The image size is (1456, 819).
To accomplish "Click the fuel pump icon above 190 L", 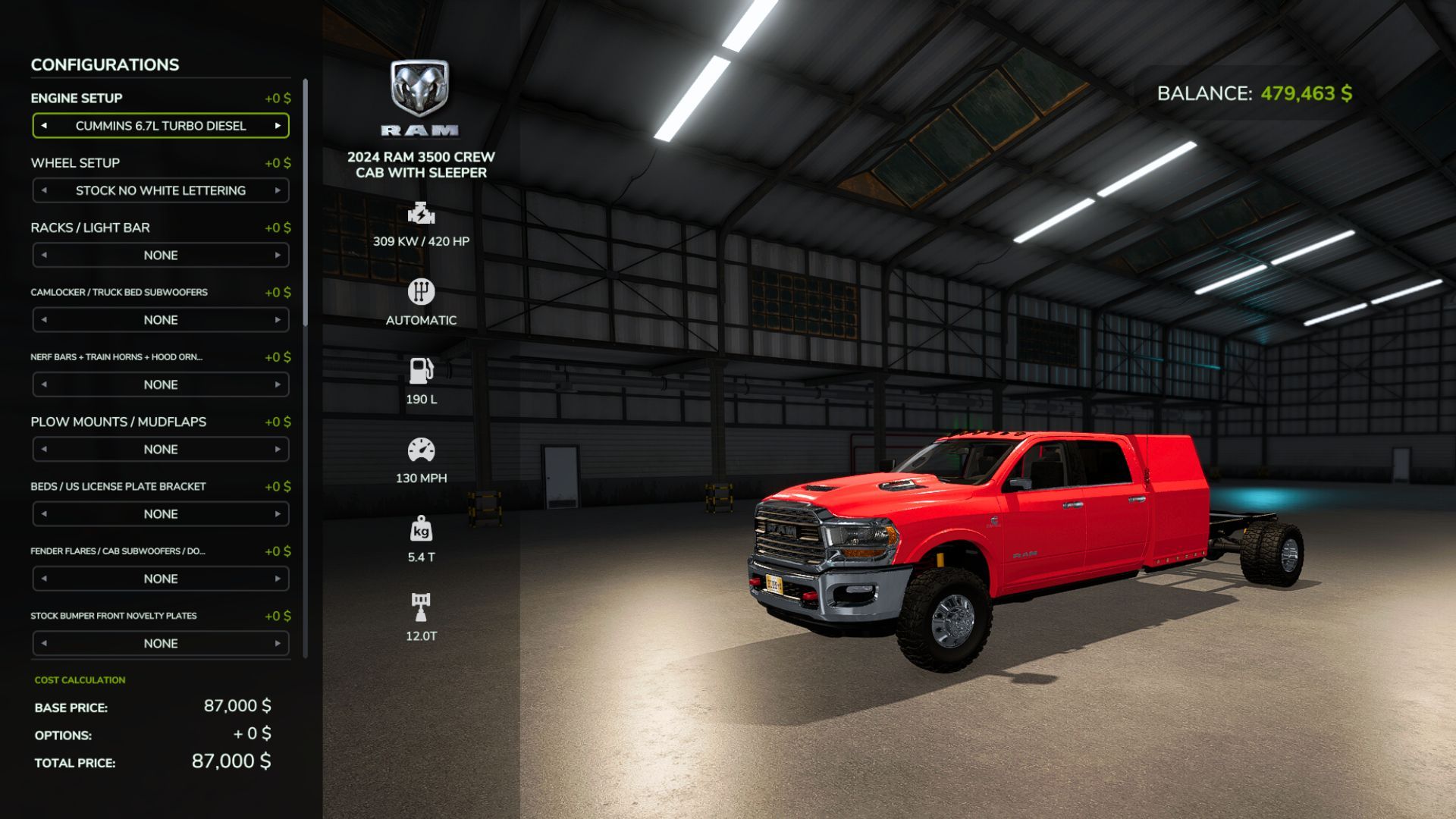I will (x=422, y=371).
